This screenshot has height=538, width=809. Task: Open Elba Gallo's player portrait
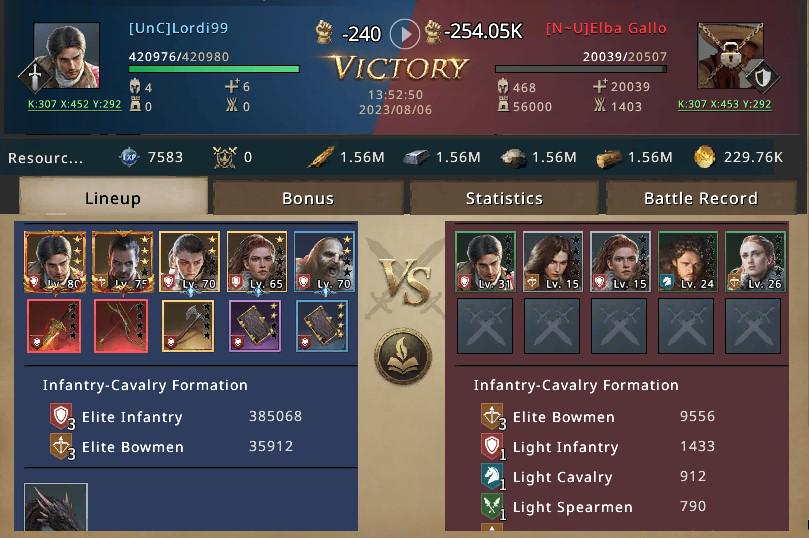(729, 56)
